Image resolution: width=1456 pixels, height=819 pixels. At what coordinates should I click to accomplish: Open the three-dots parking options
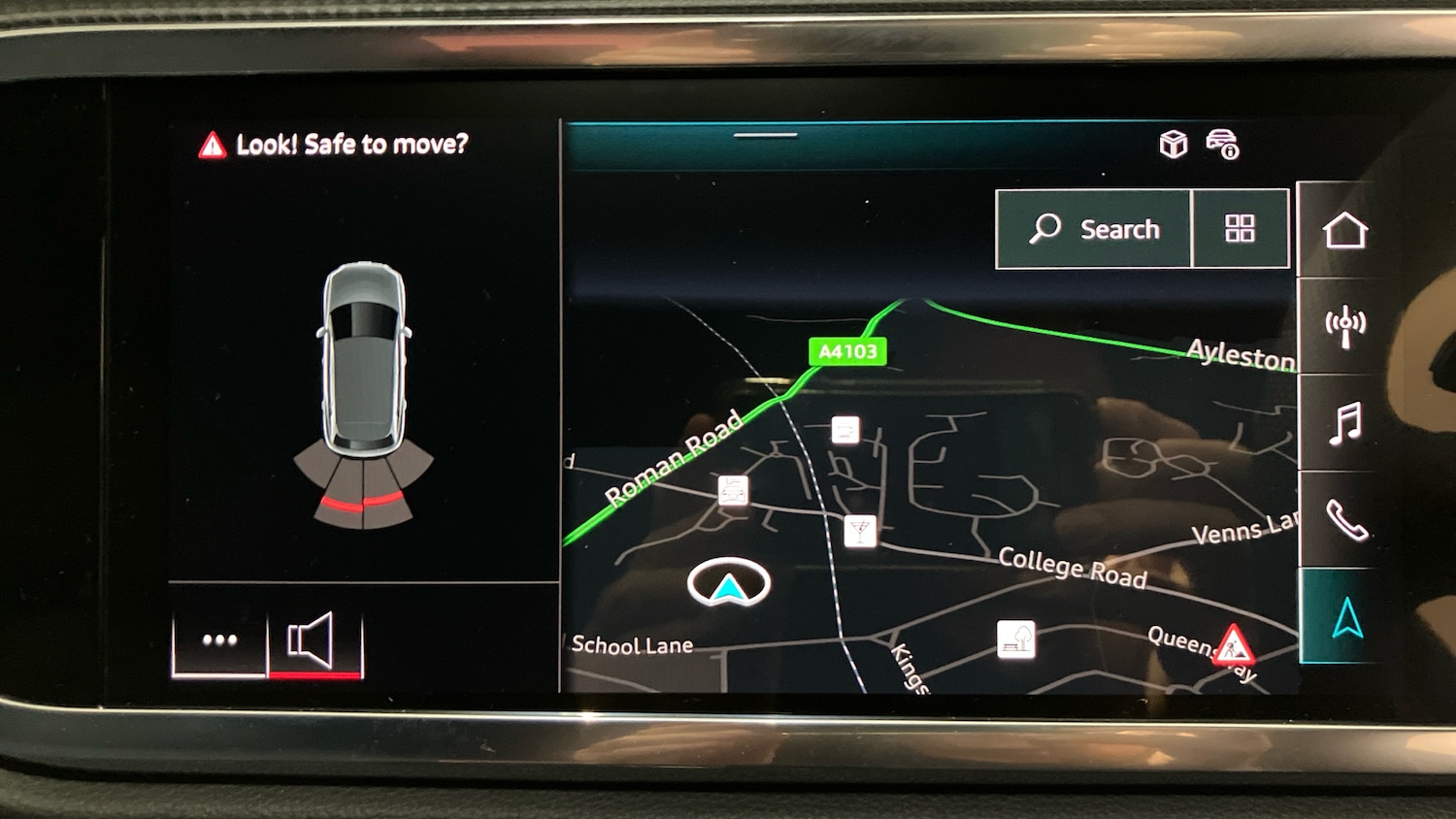click(x=219, y=640)
